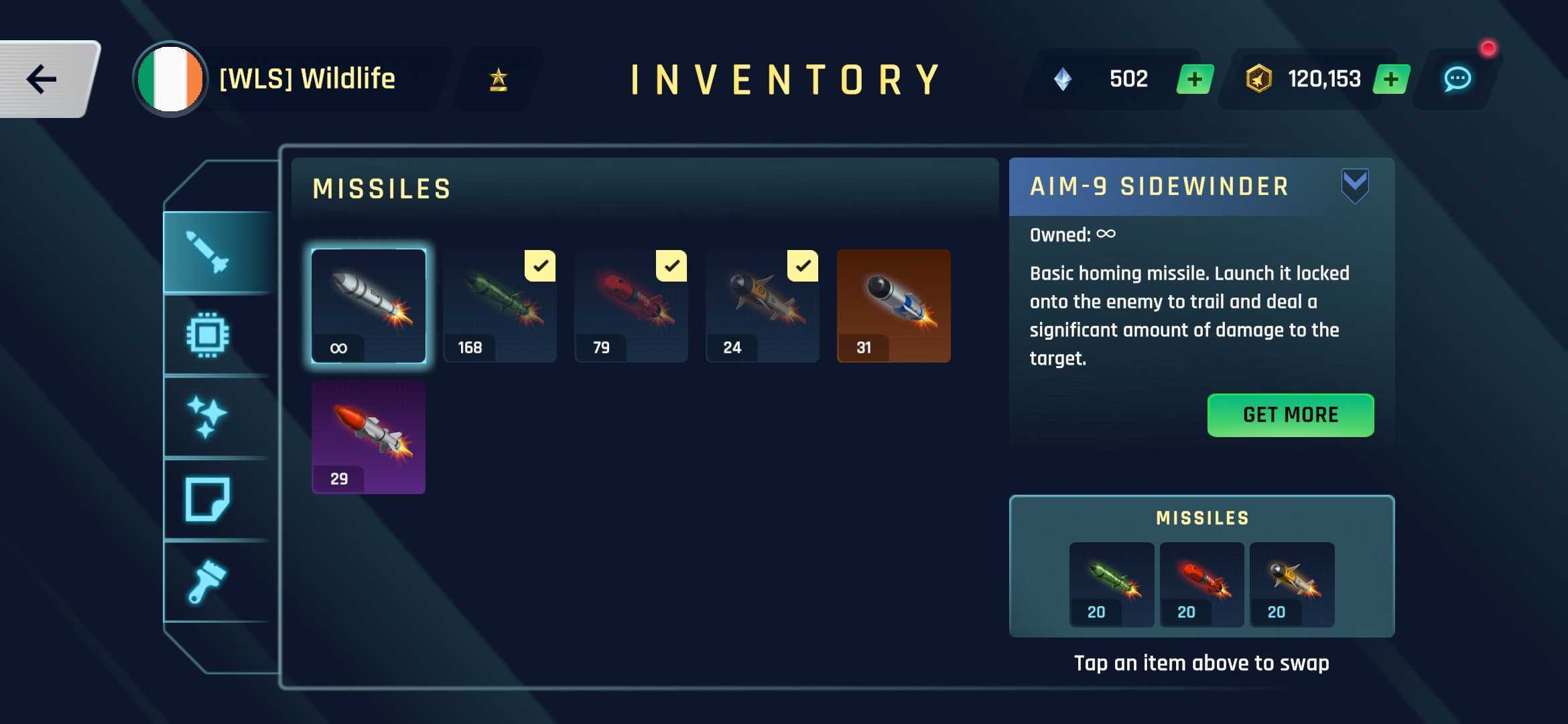Uncheck the yellow X-29 missile's checkmark
The image size is (1568, 724).
tap(804, 266)
